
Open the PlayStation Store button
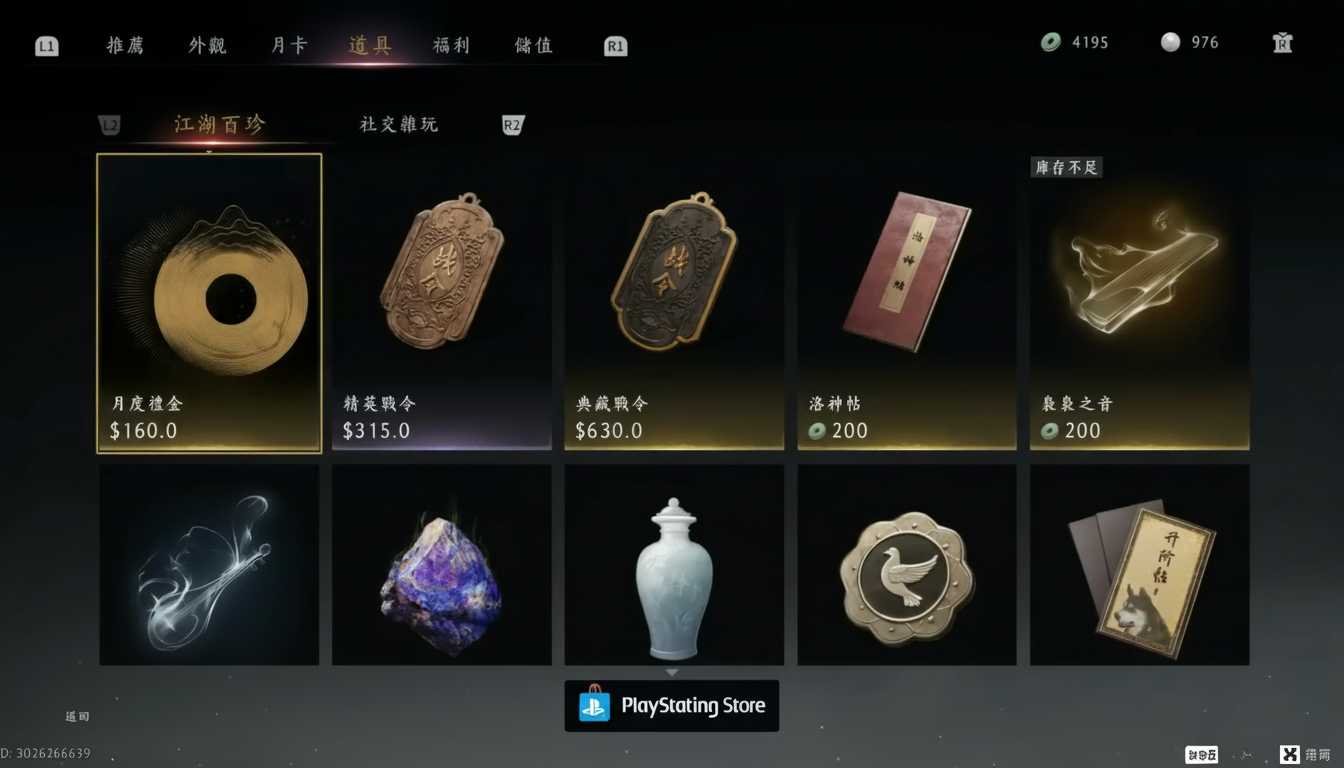click(672, 705)
